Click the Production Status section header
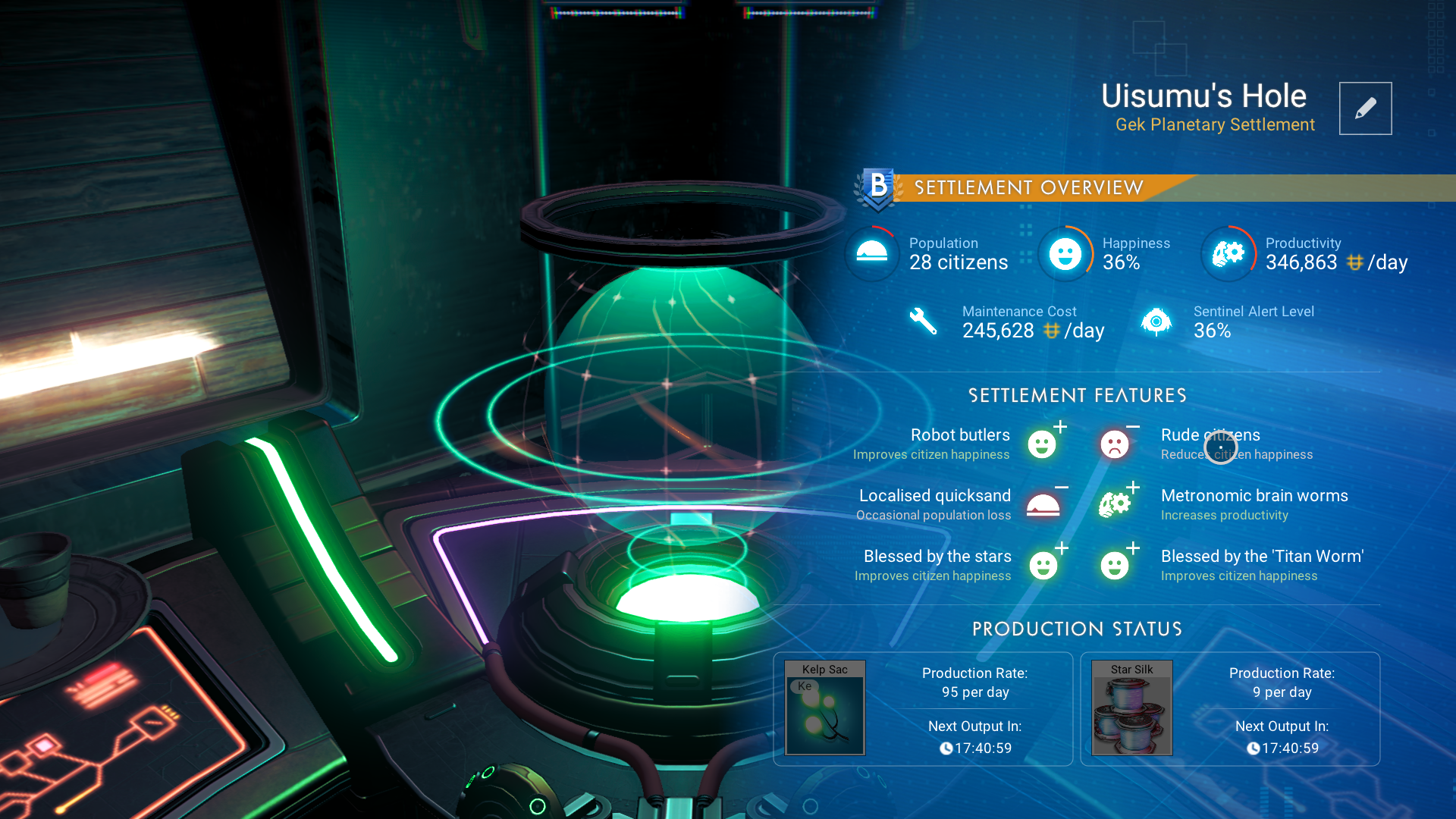Image resolution: width=1456 pixels, height=819 pixels. [x=1077, y=629]
